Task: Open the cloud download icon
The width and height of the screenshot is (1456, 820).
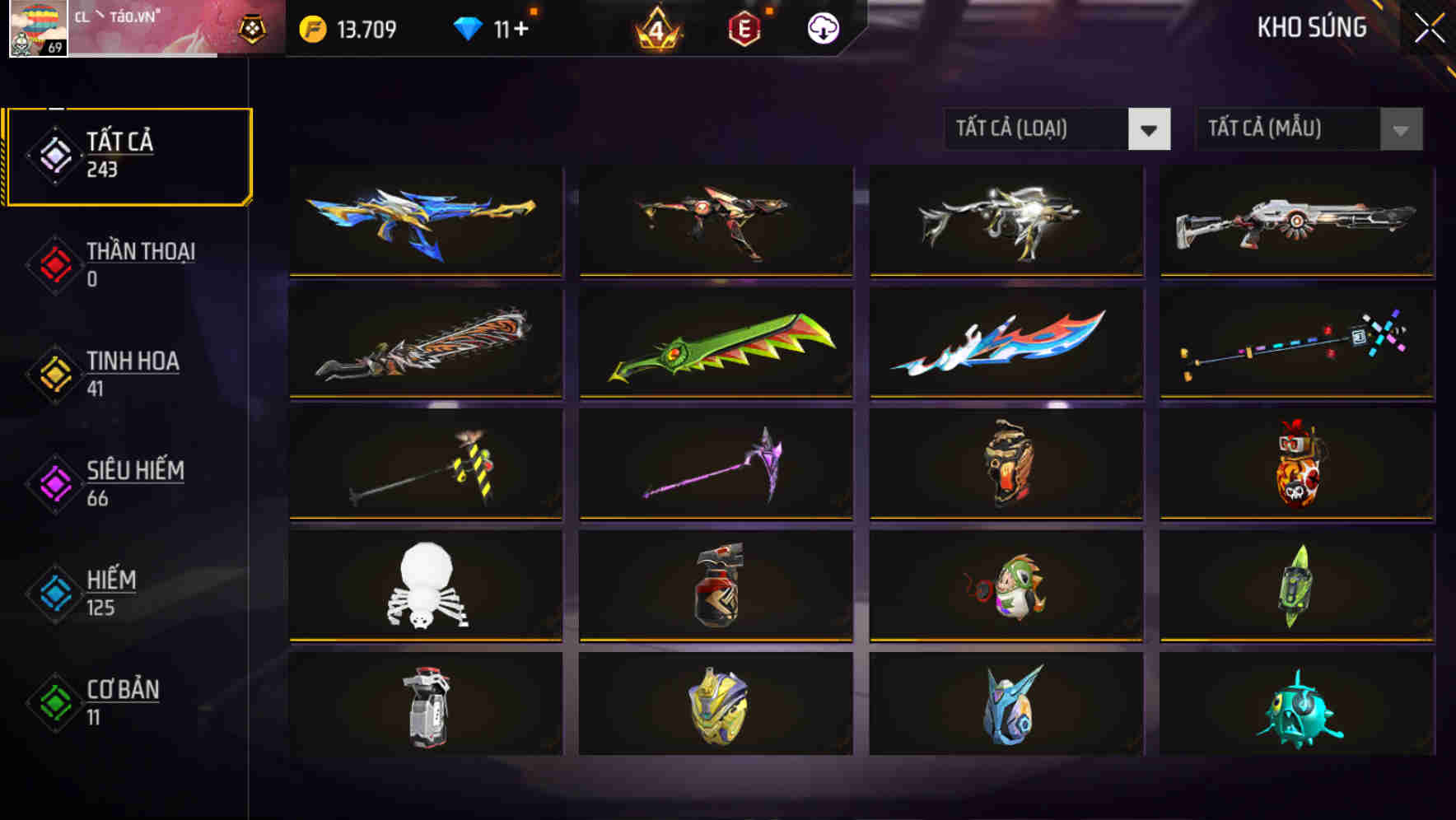Action: point(824,27)
